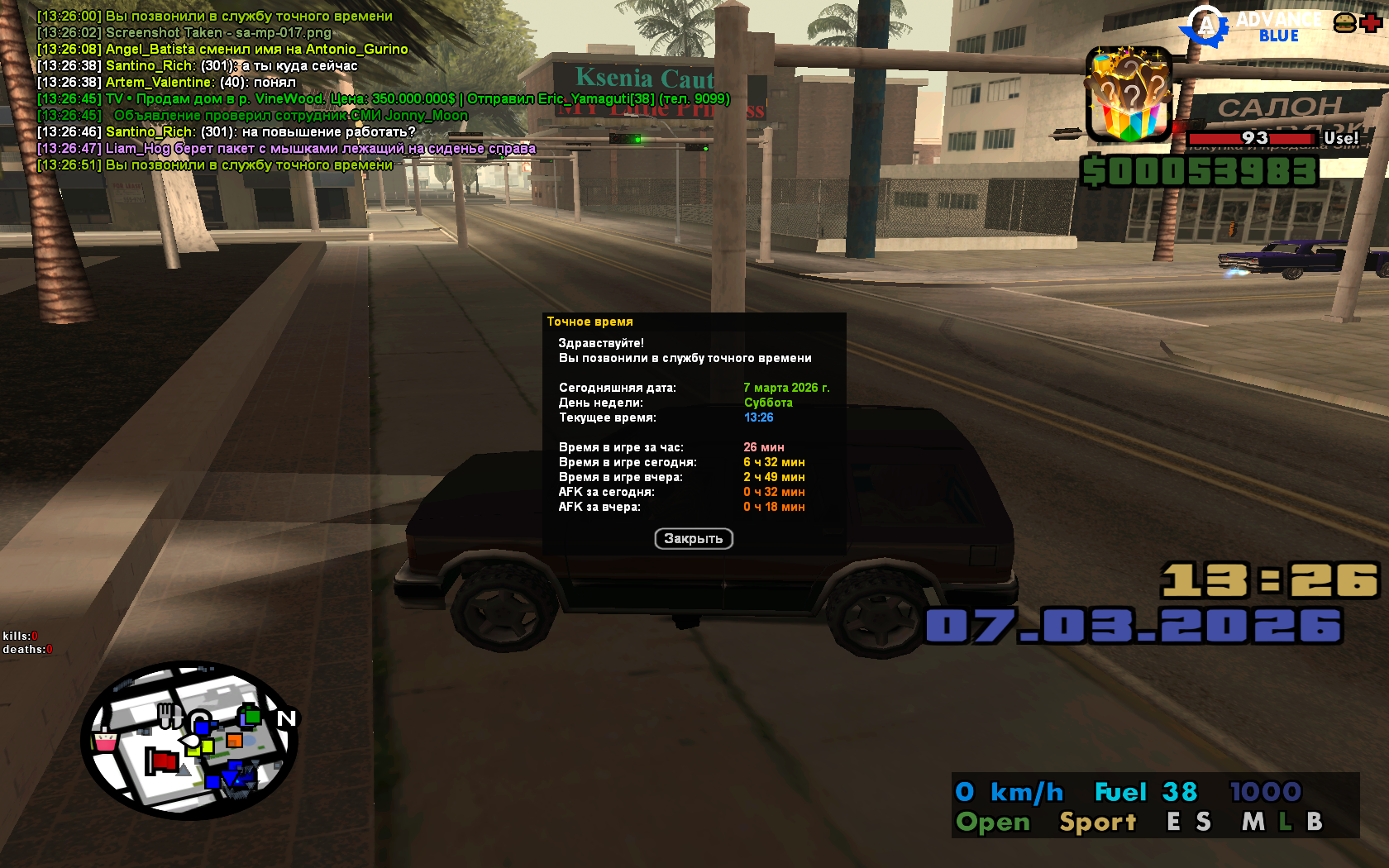The image size is (1389, 868).
Task: Open the mystery gift box icon
Action: (1129, 95)
